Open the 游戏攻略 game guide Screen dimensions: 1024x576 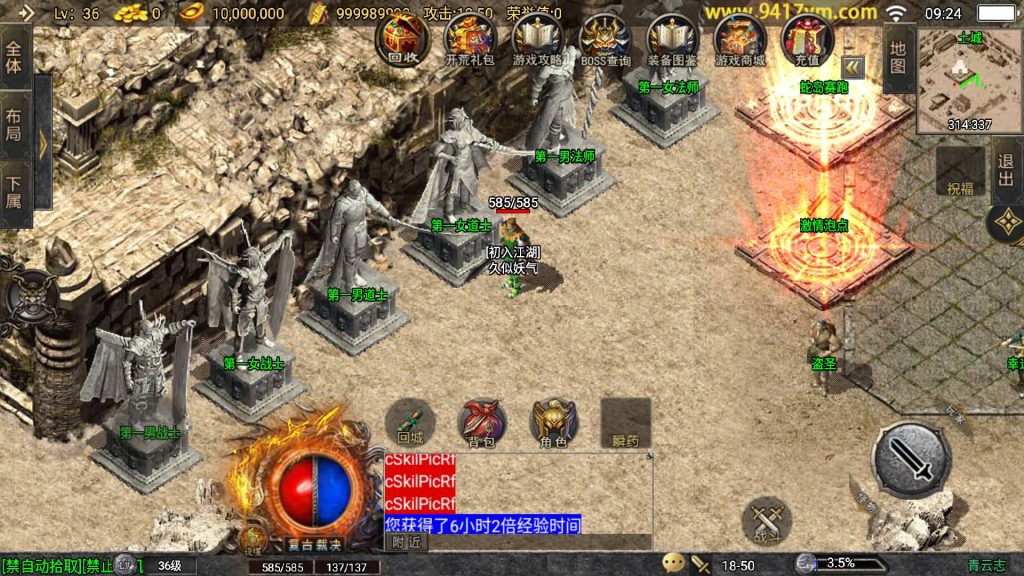pyautogui.click(x=538, y=40)
